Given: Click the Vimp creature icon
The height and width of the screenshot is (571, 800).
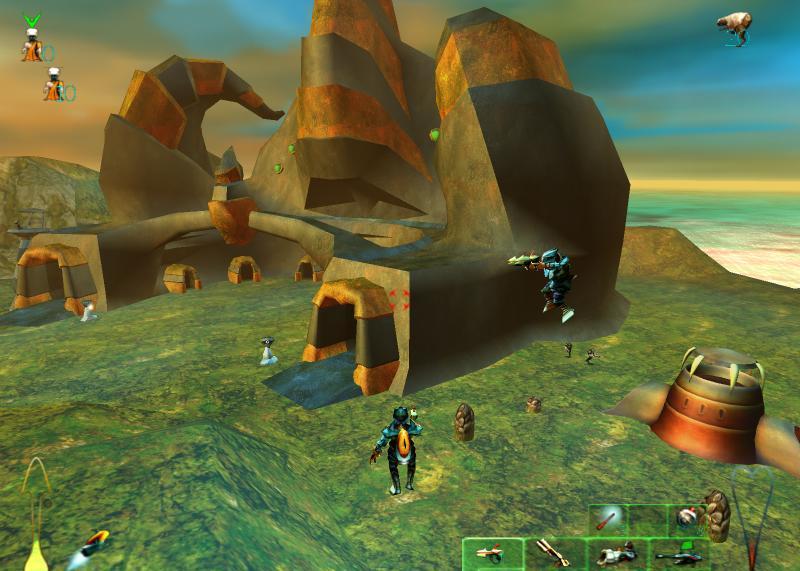Looking at the screenshot, I should tap(735, 28).
